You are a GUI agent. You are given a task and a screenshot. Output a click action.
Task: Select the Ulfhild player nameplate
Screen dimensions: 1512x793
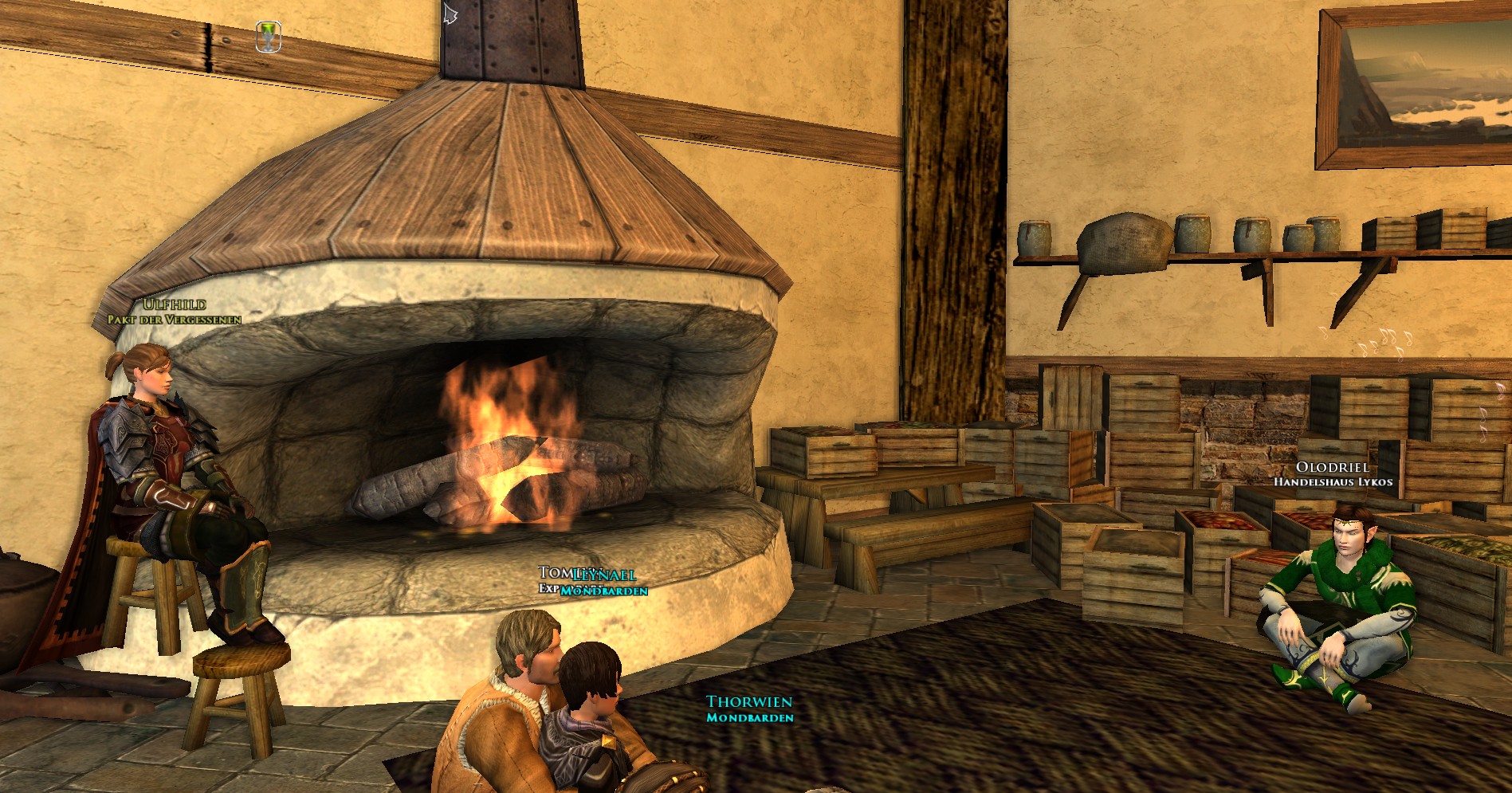(x=175, y=304)
